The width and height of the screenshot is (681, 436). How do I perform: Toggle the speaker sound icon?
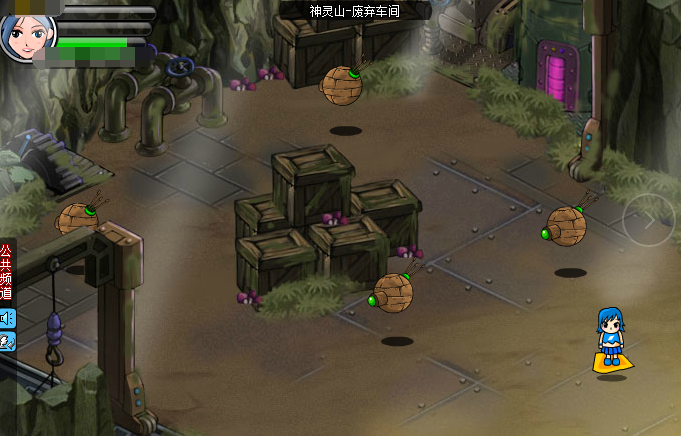[x=7, y=318]
